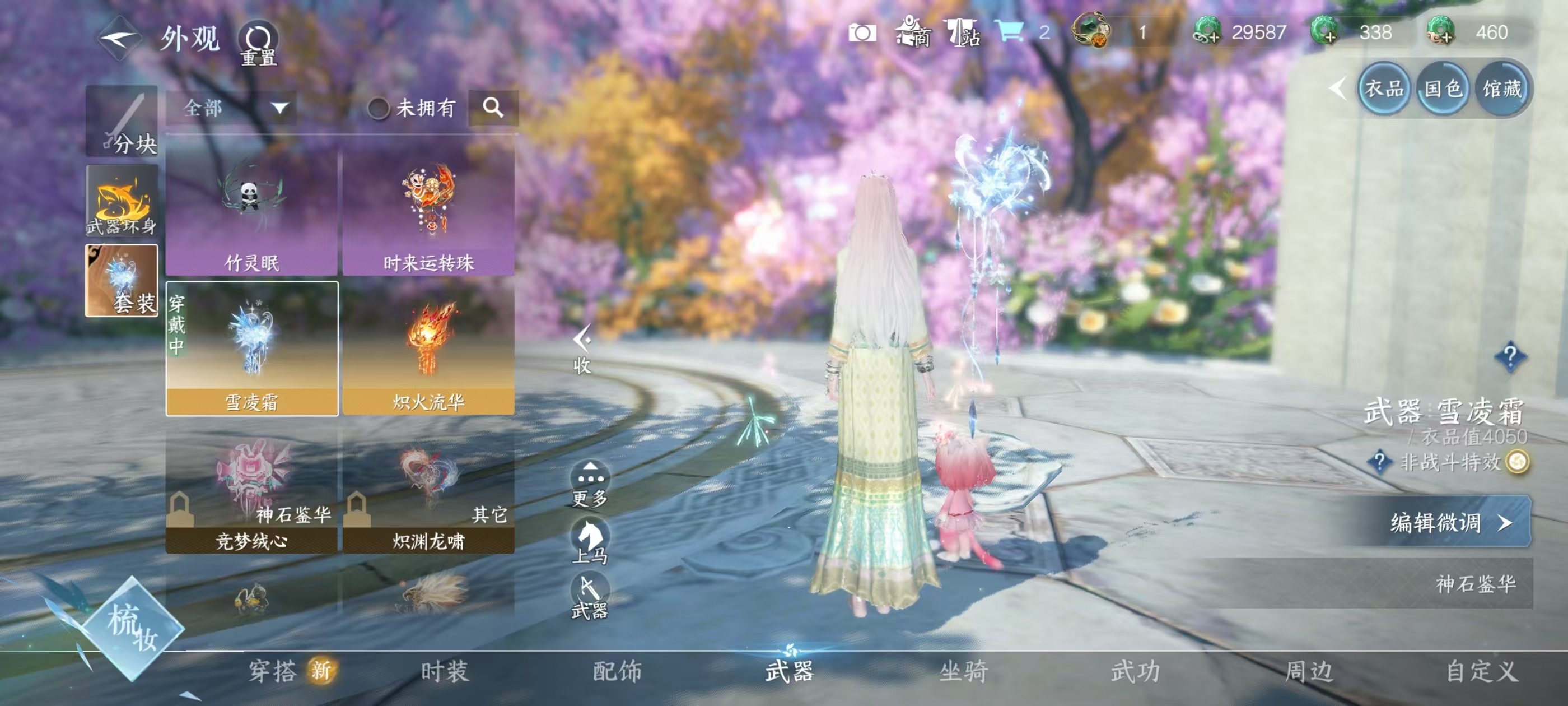
Task: Collapse the panel with the 收 arrow
Action: point(582,349)
